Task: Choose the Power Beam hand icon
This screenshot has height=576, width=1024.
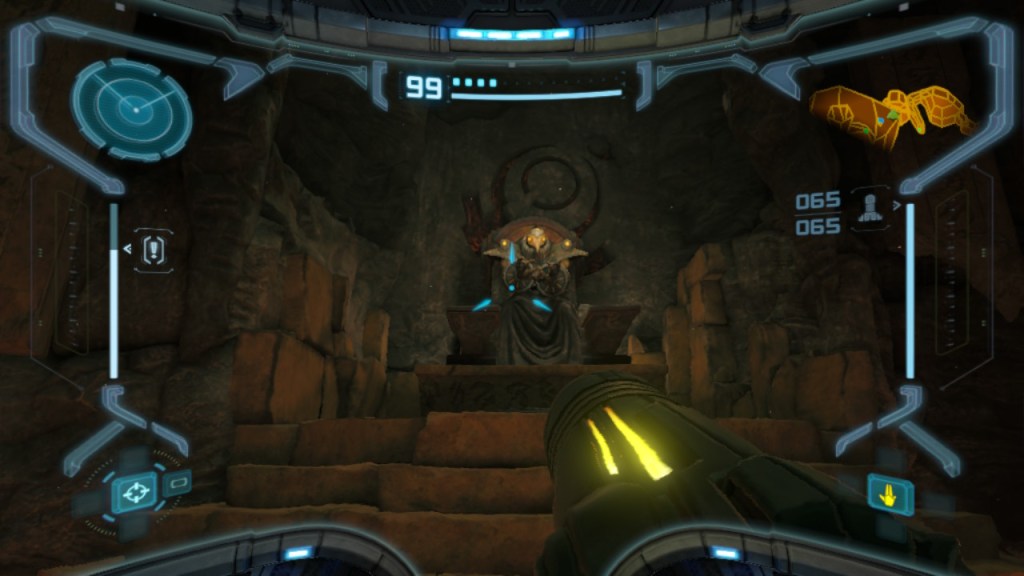Action: (x=890, y=494)
